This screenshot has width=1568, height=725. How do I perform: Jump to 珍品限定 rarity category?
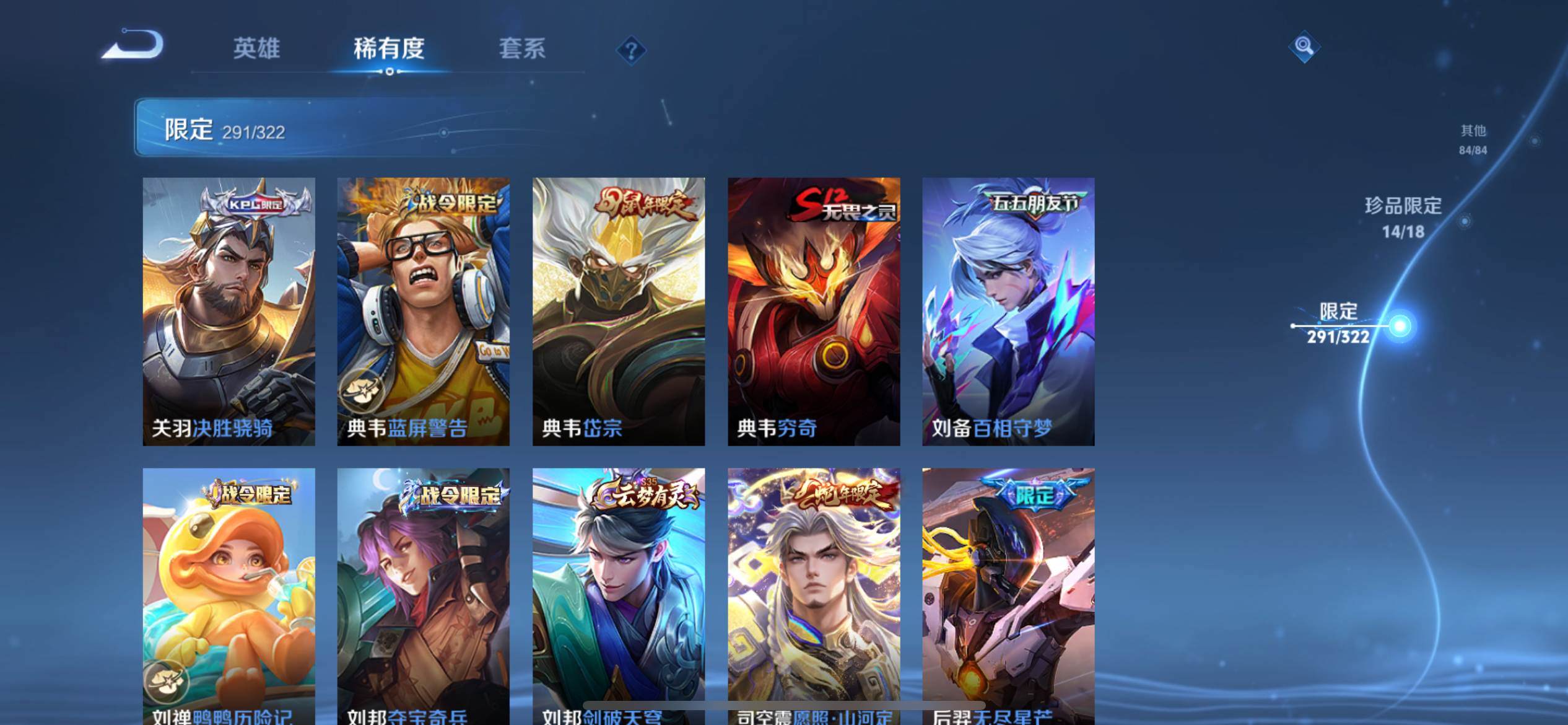1403,217
